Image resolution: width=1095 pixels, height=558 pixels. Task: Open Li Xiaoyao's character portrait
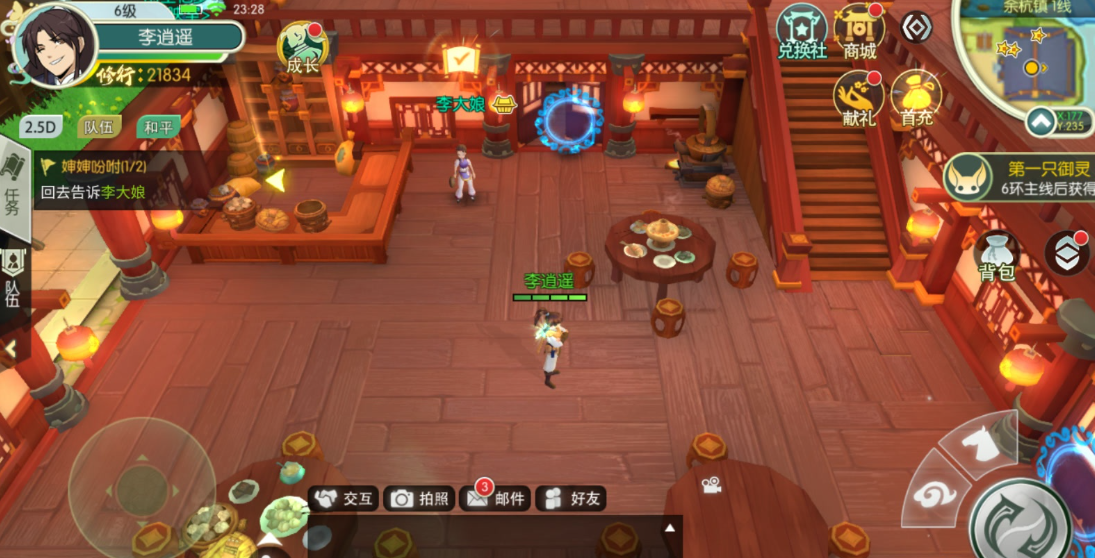click(55, 46)
